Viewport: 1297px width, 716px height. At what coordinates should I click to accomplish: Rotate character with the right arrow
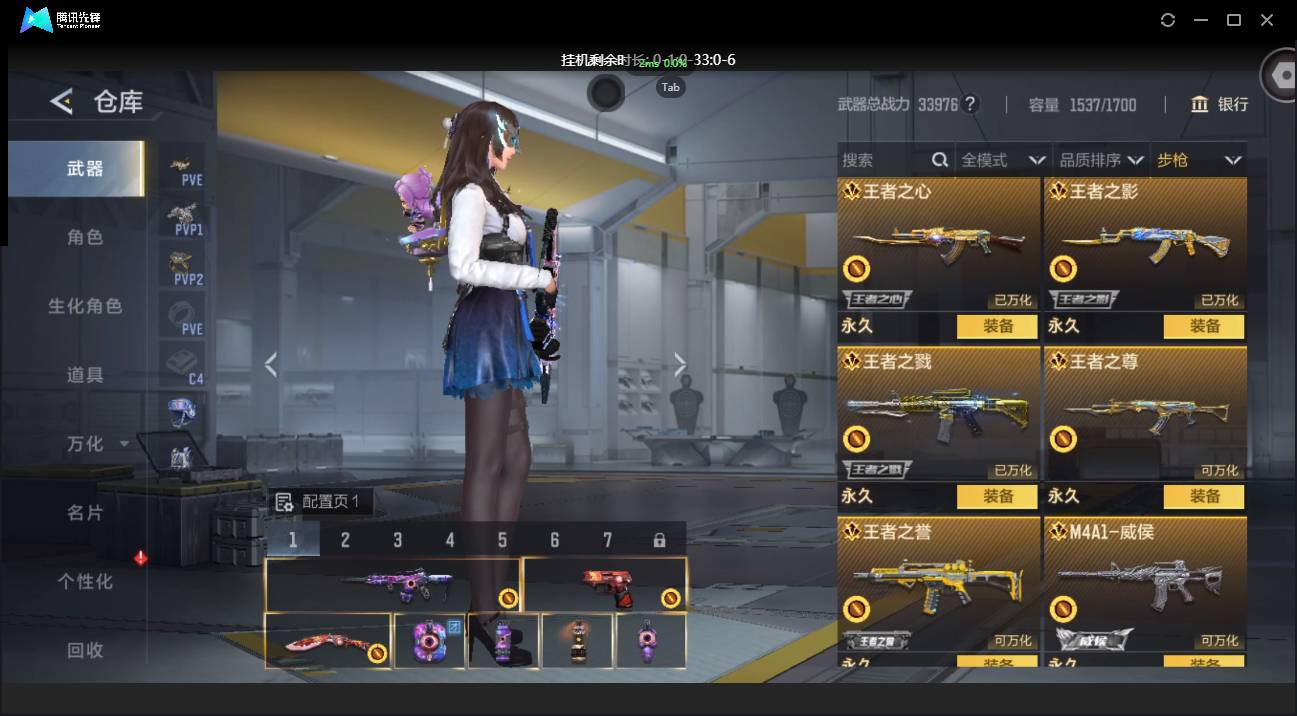tap(680, 365)
